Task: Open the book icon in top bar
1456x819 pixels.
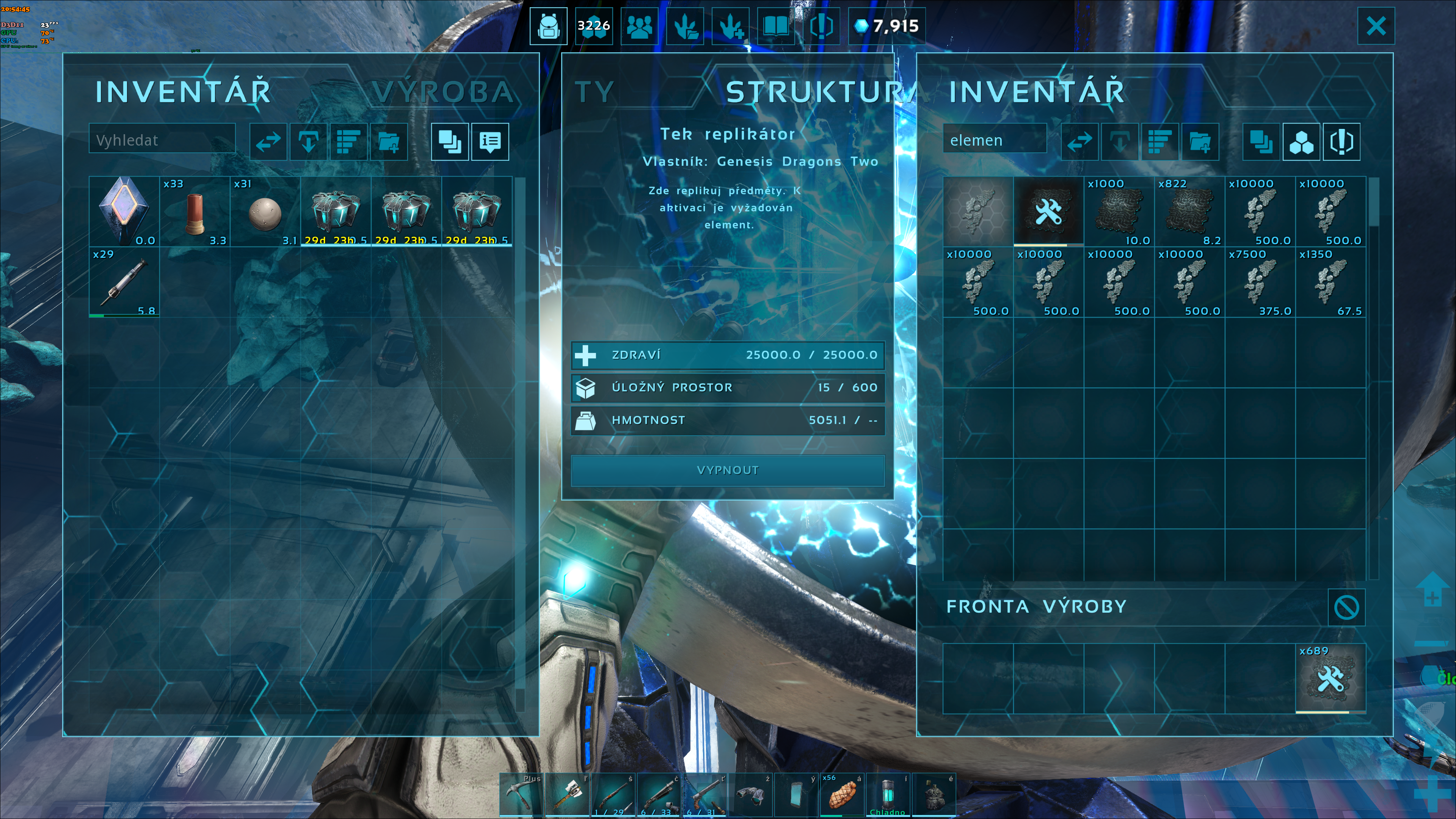Action: coord(775,26)
